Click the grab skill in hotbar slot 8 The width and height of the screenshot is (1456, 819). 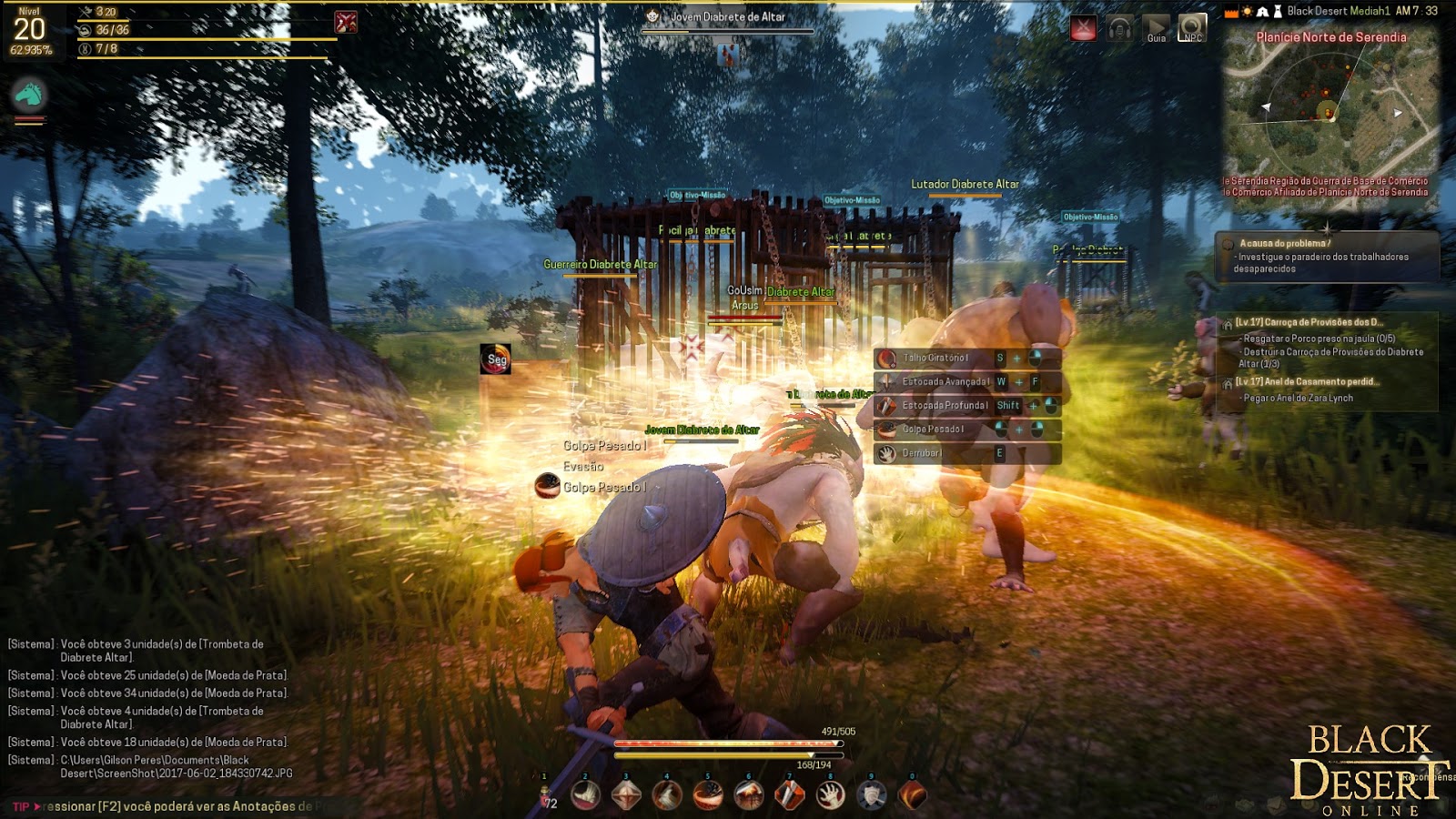click(x=830, y=793)
